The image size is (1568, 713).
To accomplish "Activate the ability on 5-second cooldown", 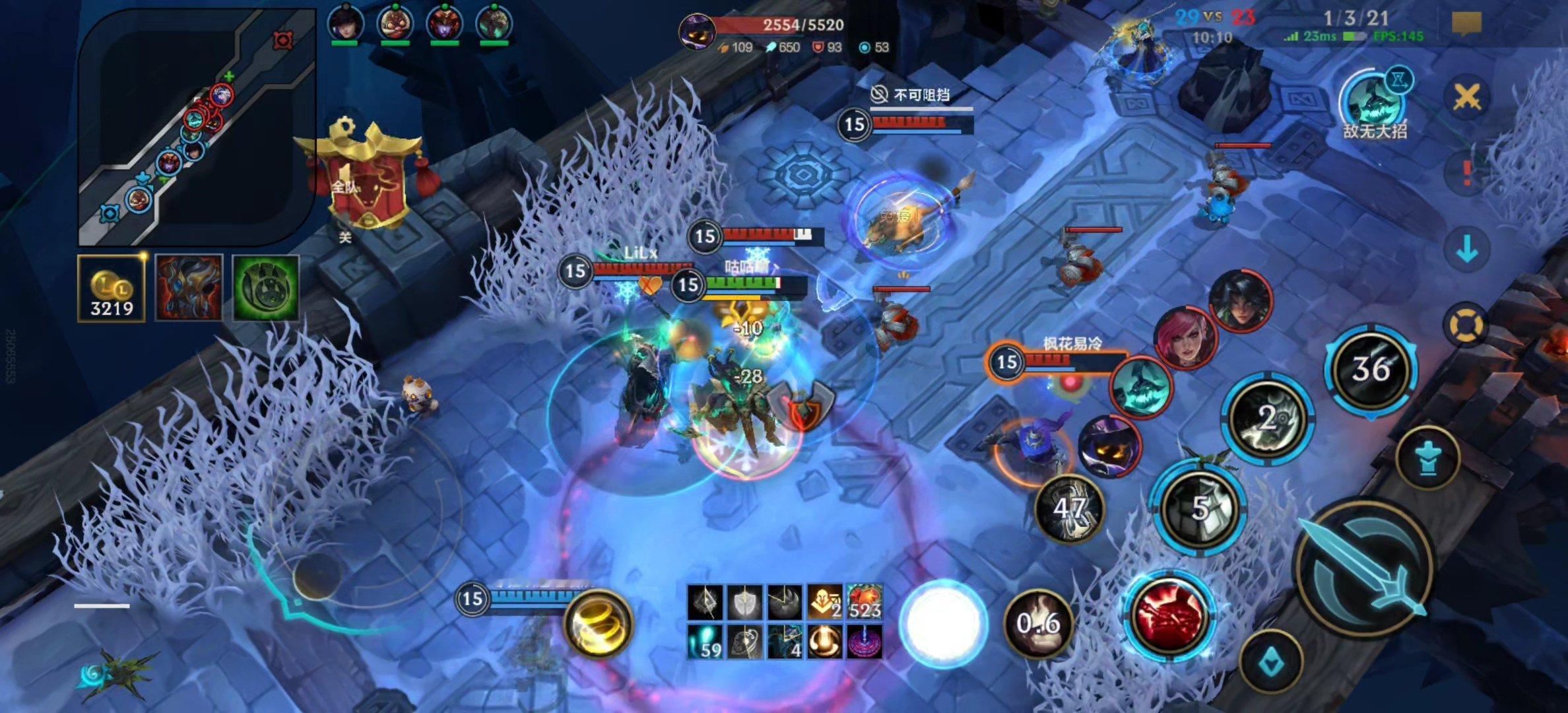I will tap(1198, 508).
